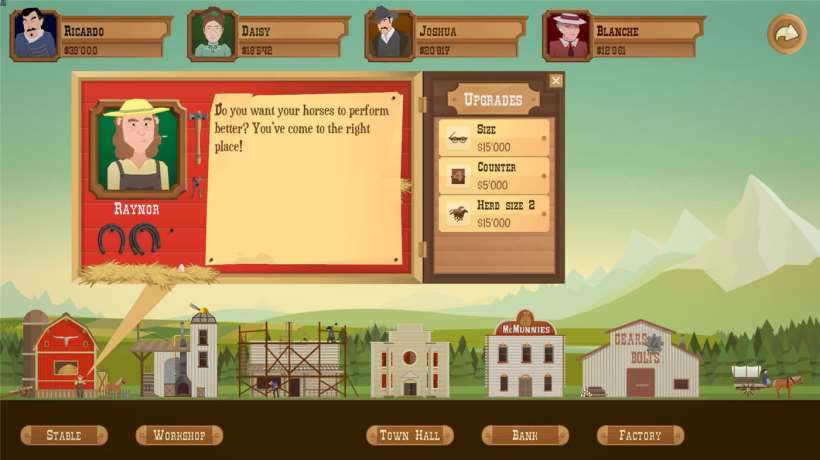The height and width of the screenshot is (460, 820).
Task: Visit the Town Hall
Action: [x=410, y=435]
